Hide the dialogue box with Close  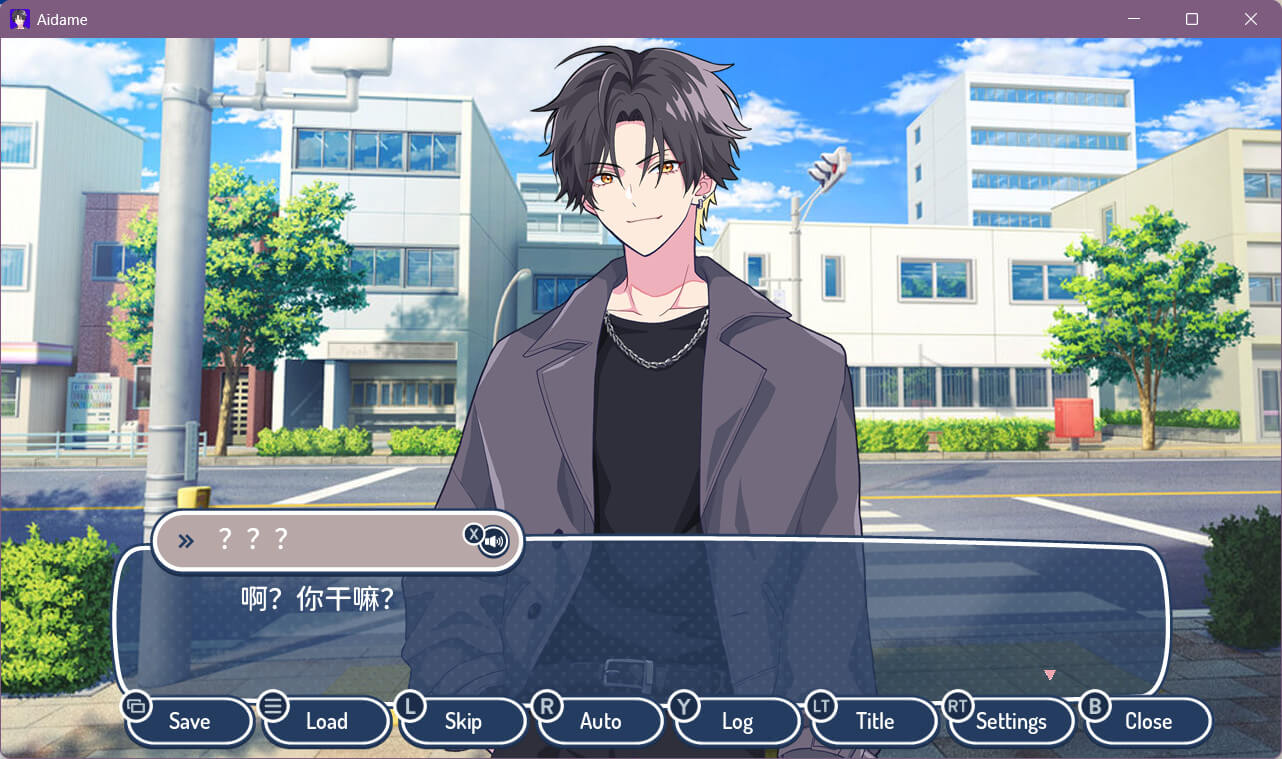point(1148,721)
